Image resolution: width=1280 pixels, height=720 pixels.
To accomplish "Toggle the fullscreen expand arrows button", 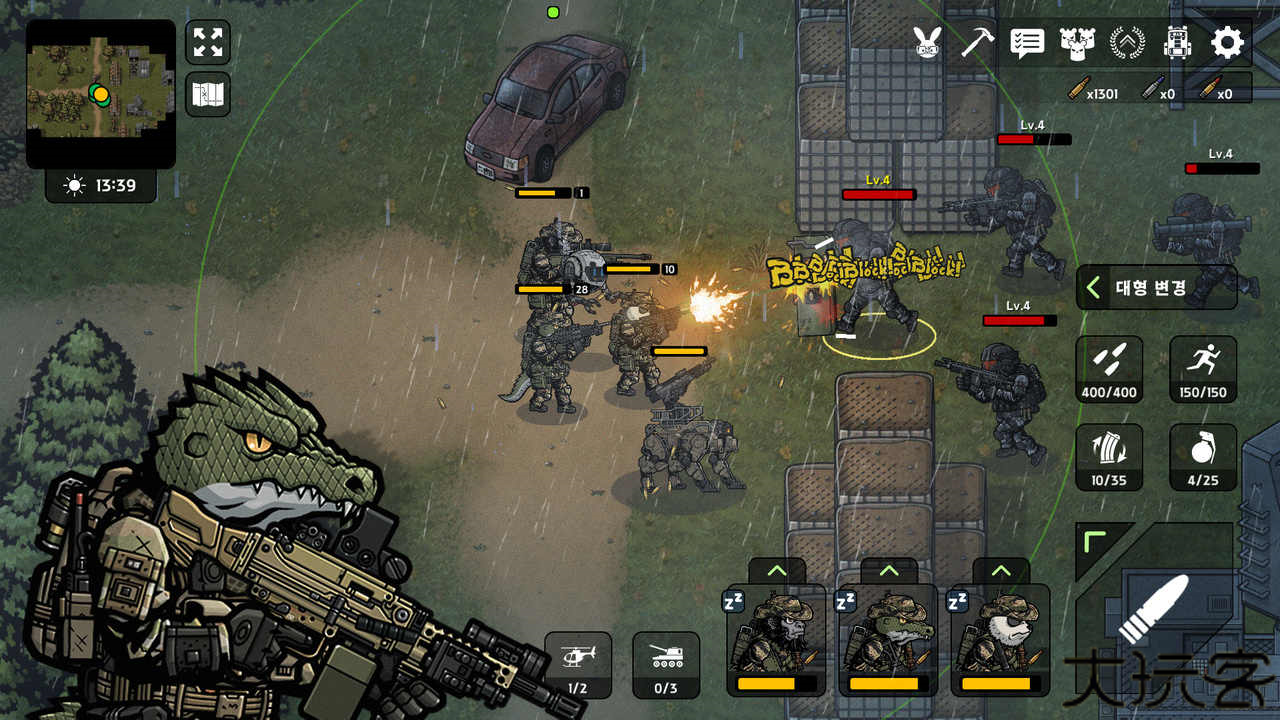I will point(208,43).
